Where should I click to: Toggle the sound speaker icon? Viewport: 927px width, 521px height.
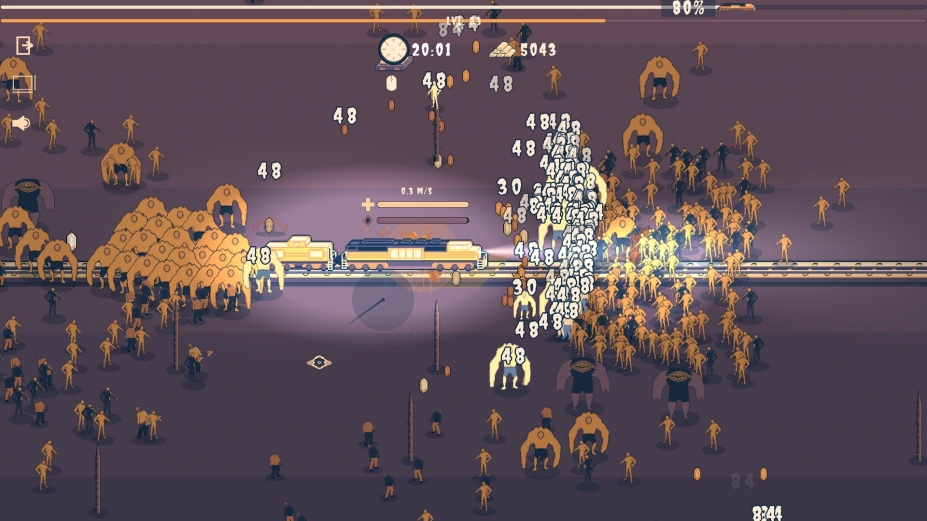tap(22, 123)
